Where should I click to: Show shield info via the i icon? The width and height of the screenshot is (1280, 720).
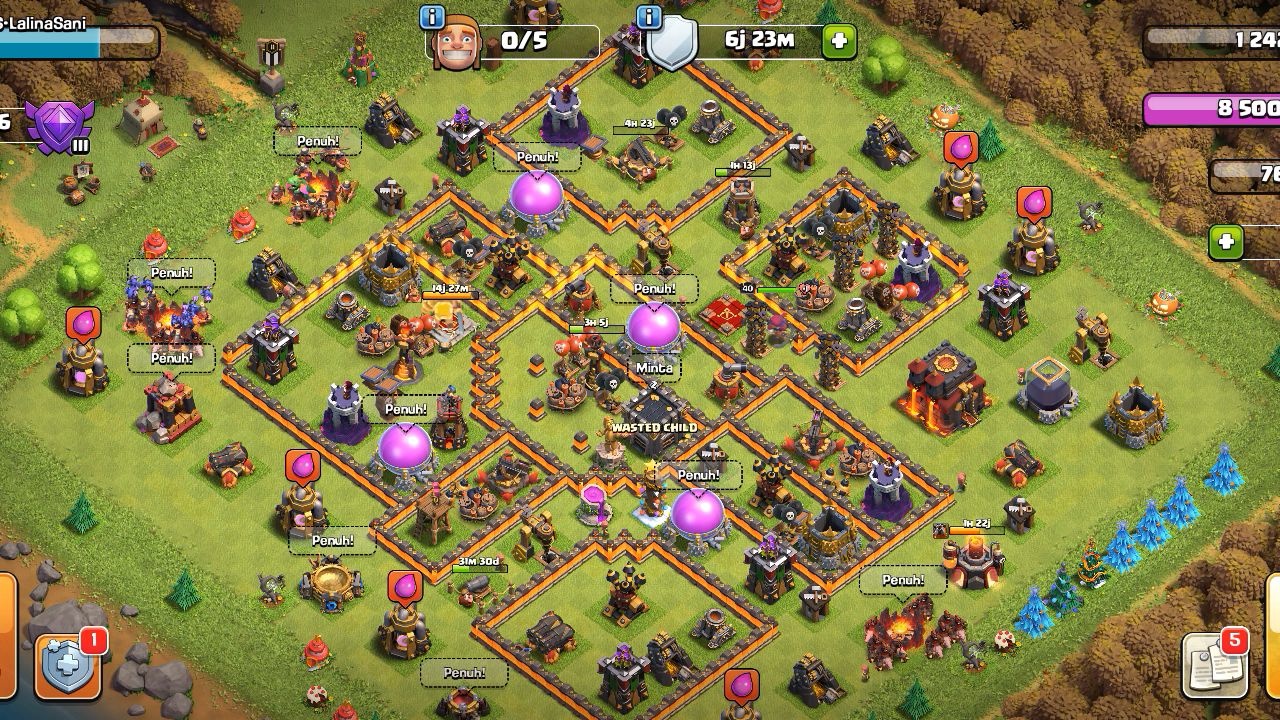[648, 17]
